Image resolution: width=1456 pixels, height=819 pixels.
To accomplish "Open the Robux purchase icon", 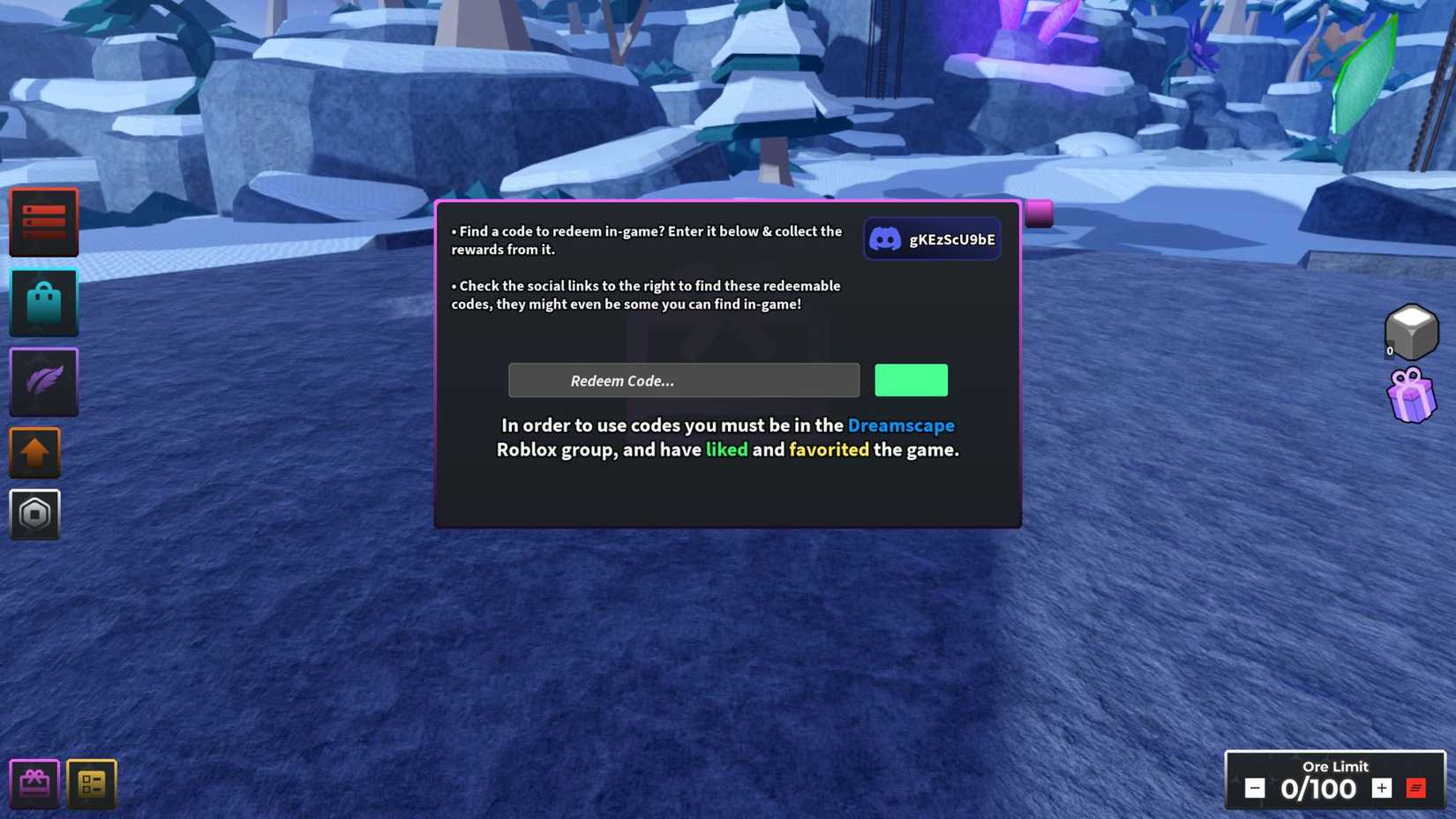I will [x=35, y=515].
